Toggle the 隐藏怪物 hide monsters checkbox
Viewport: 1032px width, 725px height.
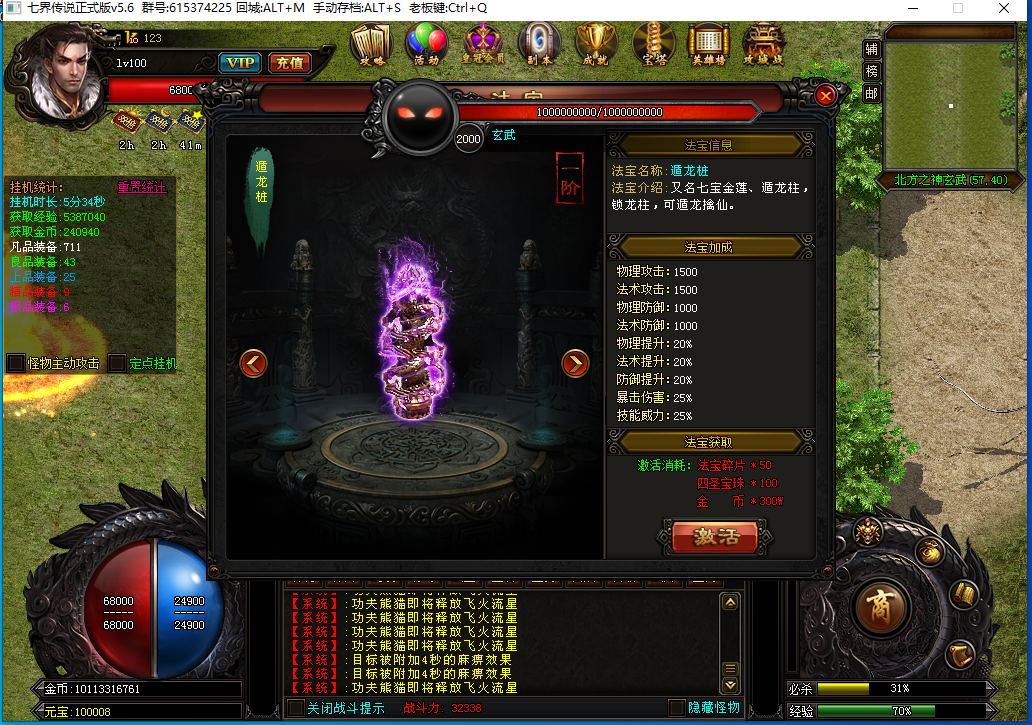coord(677,708)
